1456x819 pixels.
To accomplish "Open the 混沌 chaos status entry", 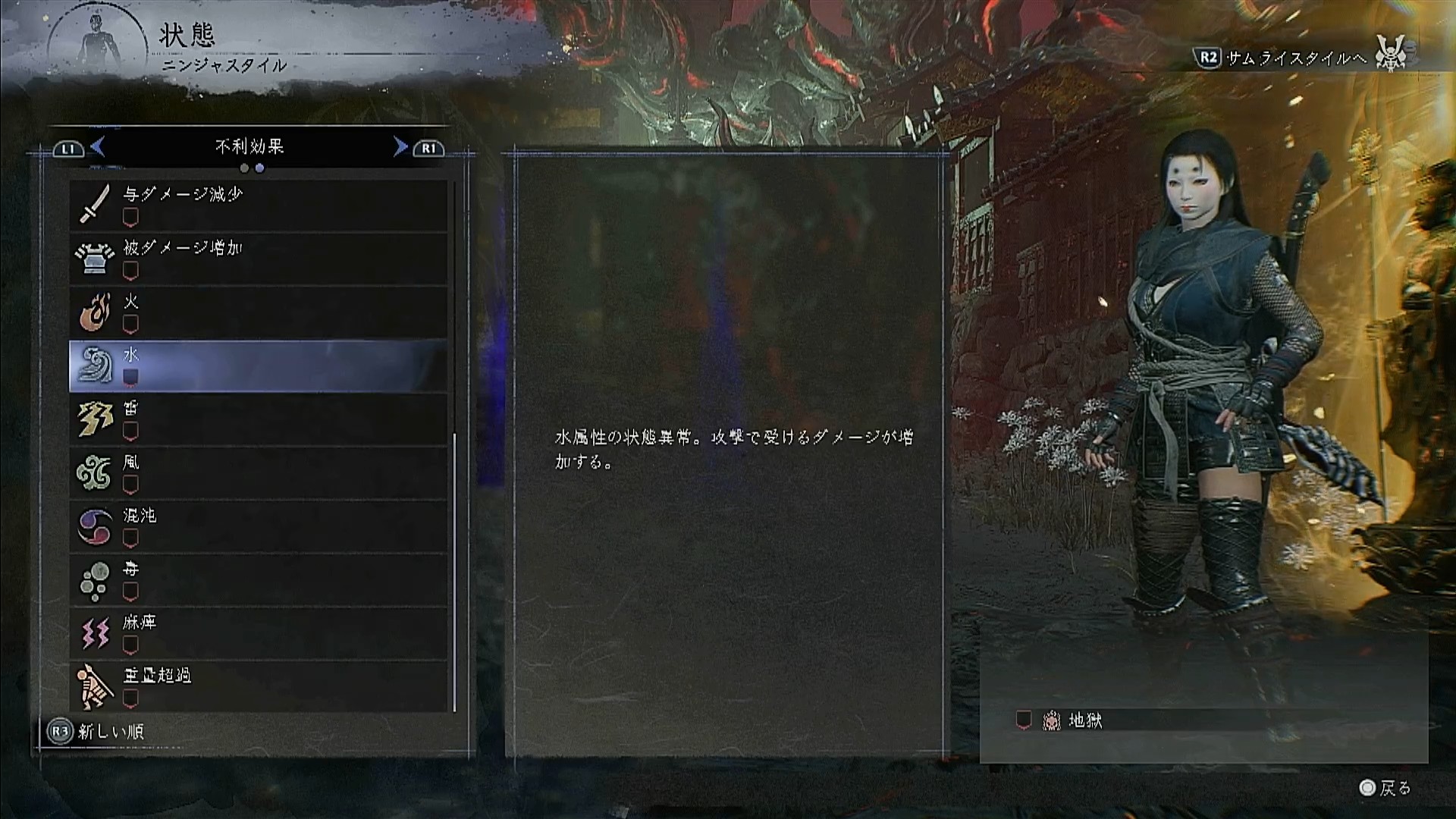I will 258,526.
